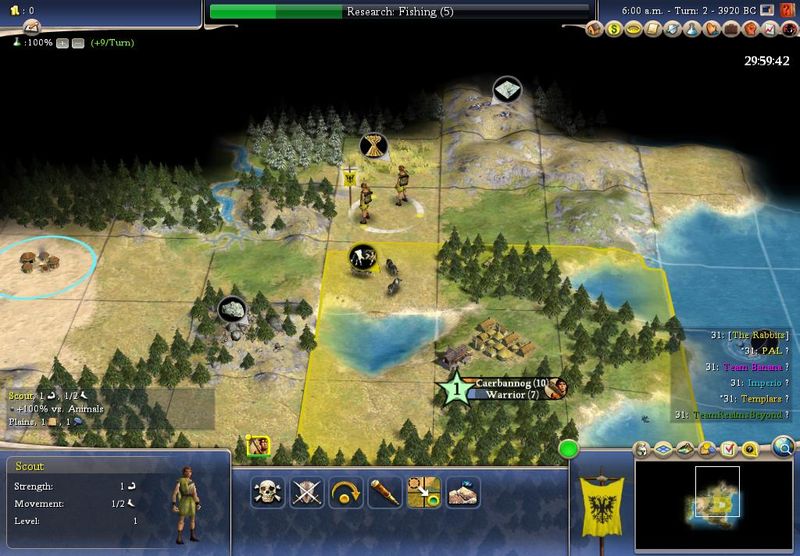Click the Caerbannog city name bar
This screenshot has width=800, height=556.
pyautogui.click(x=510, y=383)
